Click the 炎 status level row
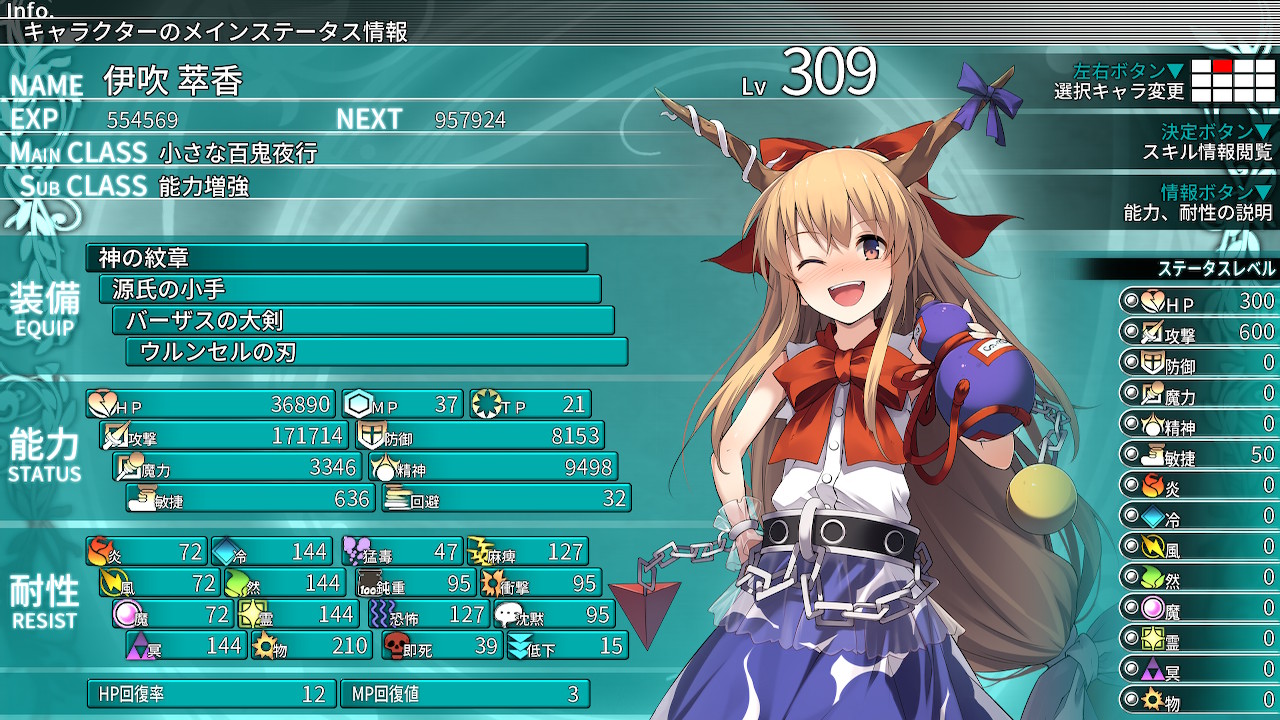Screen dimensions: 1280x720 [1198, 486]
